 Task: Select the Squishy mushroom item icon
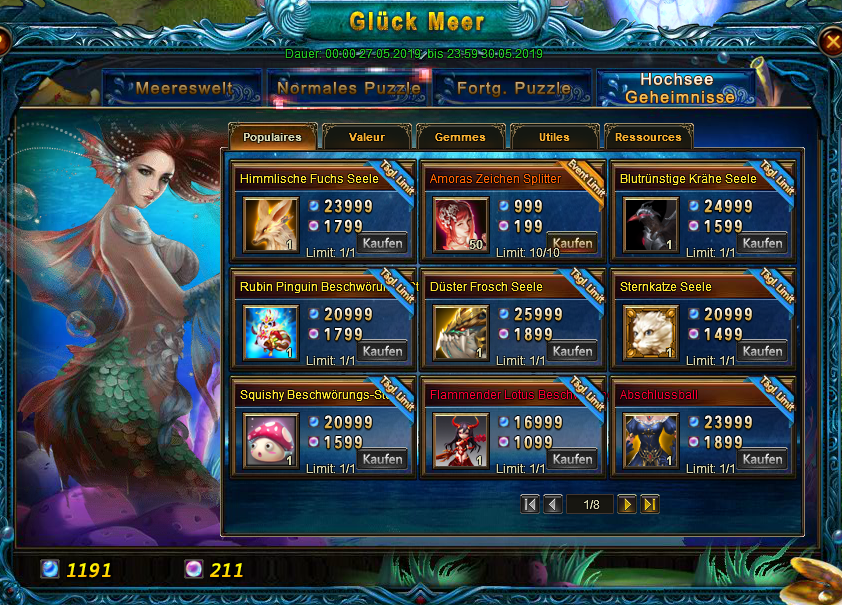pos(270,441)
